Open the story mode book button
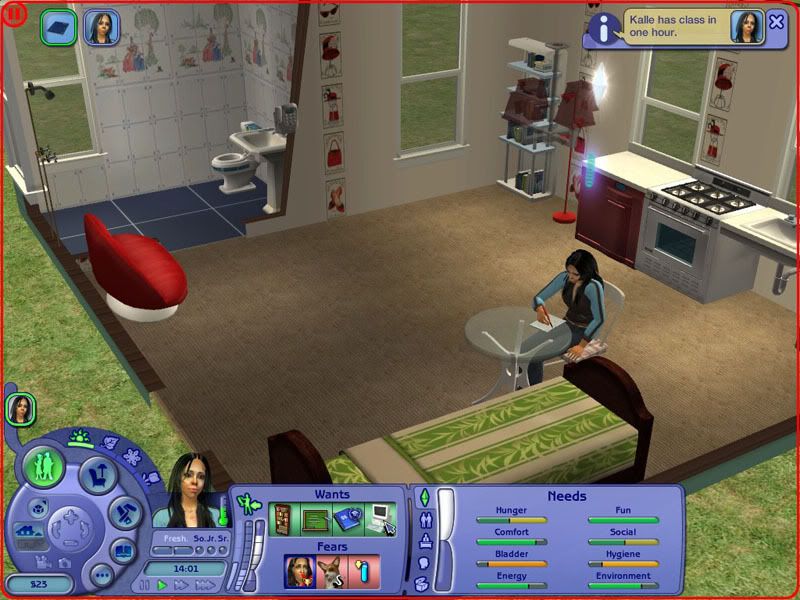This screenshot has height=600, width=800. tap(123, 549)
